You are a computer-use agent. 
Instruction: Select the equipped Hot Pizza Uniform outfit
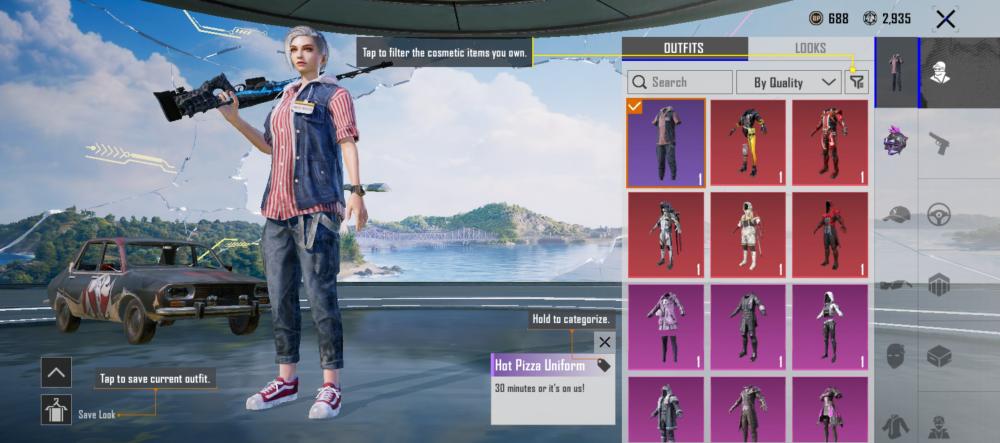click(x=665, y=143)
